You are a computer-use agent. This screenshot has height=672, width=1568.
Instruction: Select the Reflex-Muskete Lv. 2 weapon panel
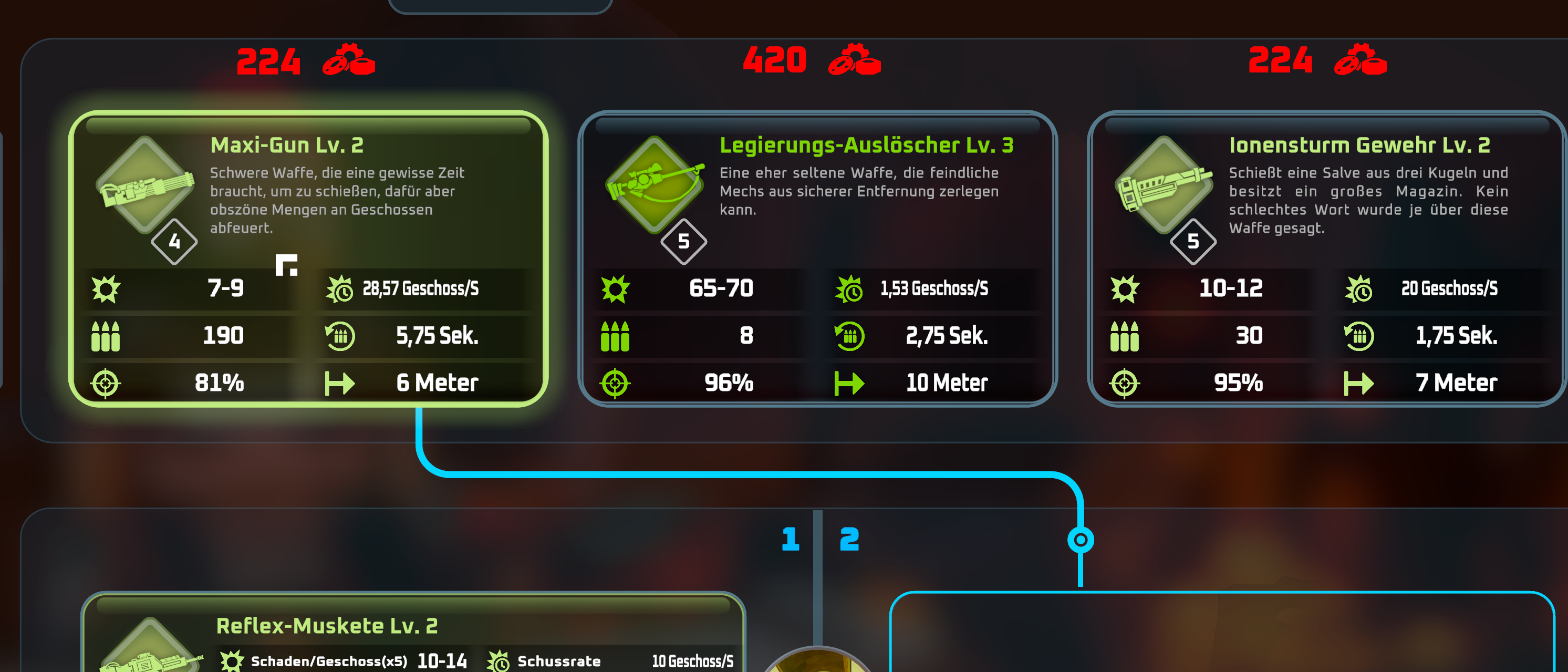pos(413,634)
